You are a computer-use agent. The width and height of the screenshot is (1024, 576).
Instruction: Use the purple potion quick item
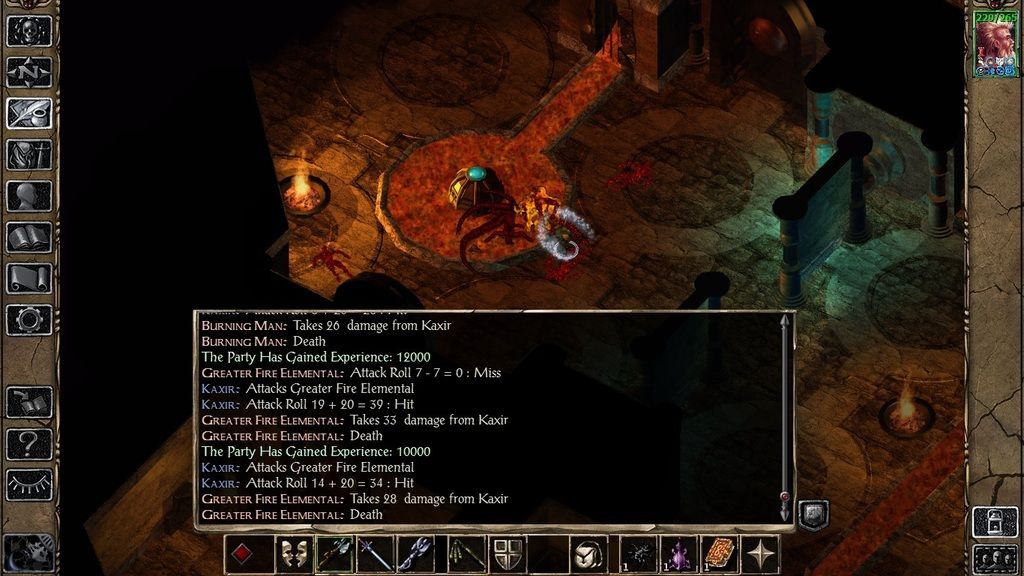tap(679, 554)
